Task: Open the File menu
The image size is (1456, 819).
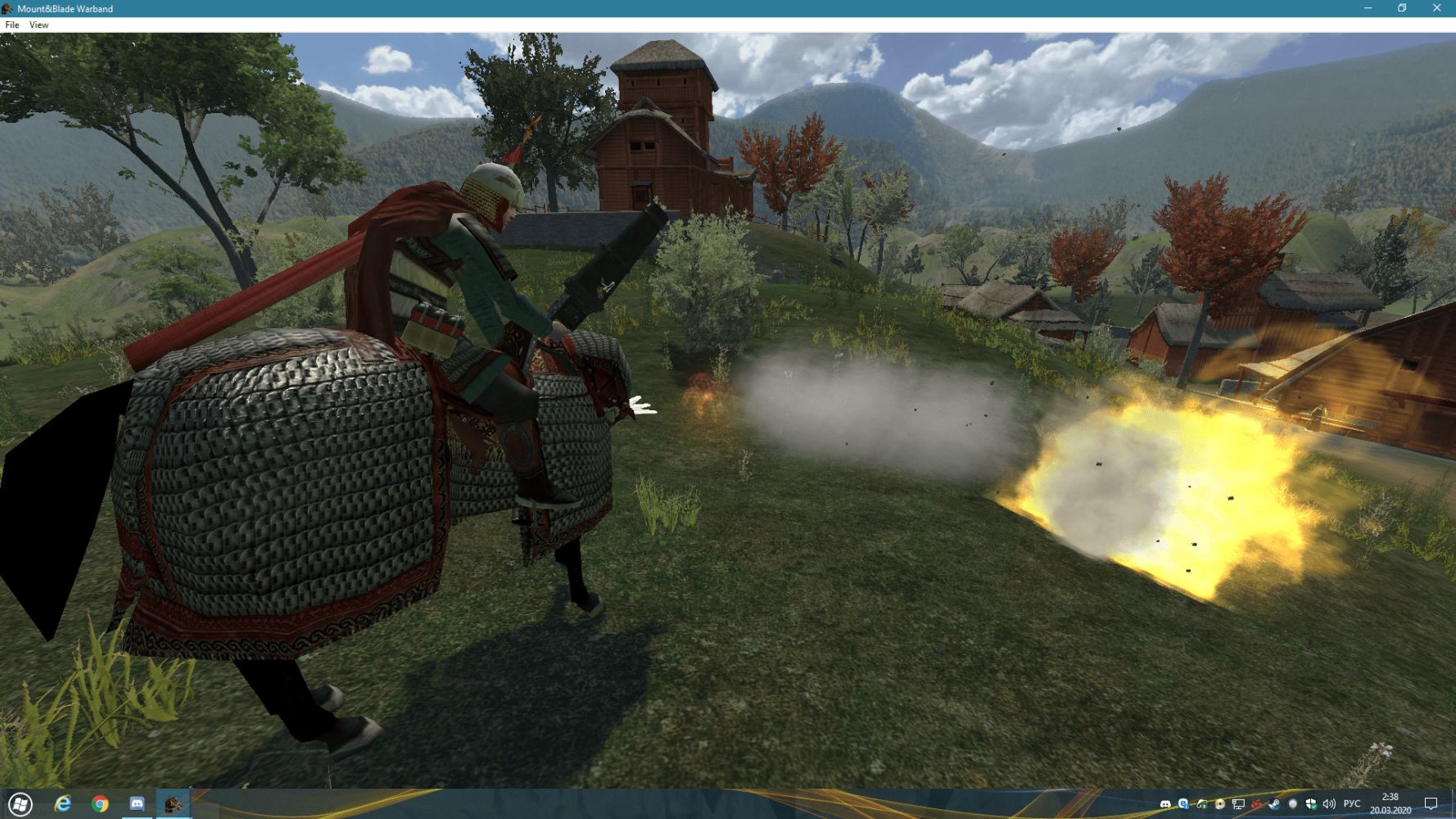Action: coord(12,25)
